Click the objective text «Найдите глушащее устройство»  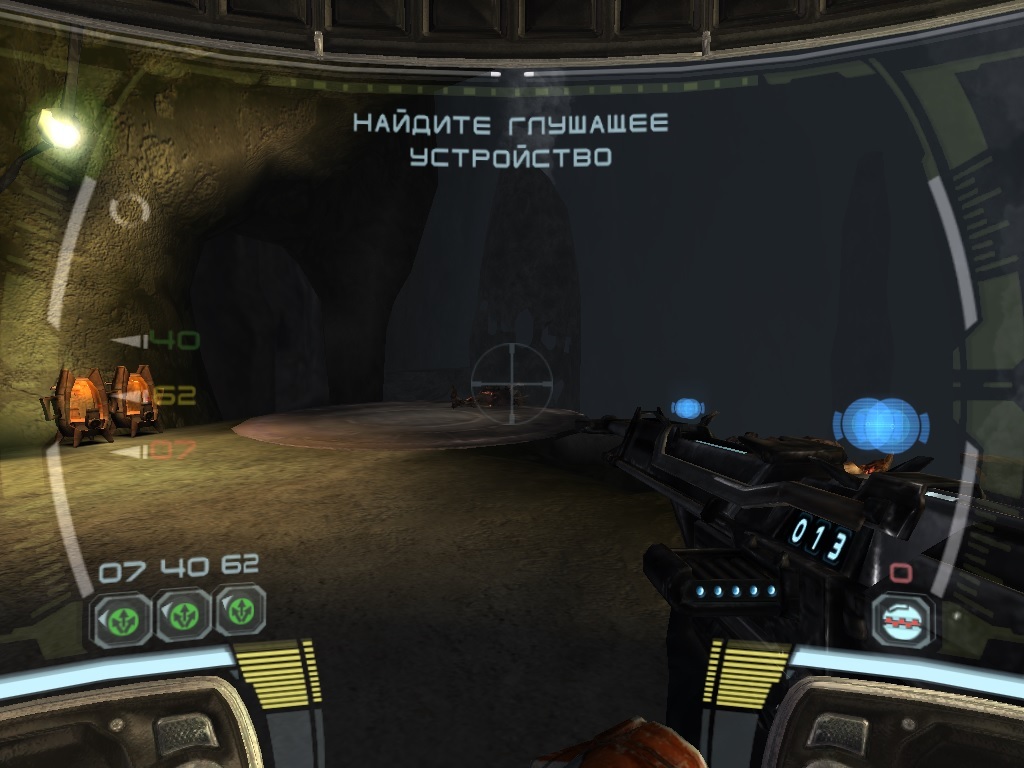tap(510, 140)
